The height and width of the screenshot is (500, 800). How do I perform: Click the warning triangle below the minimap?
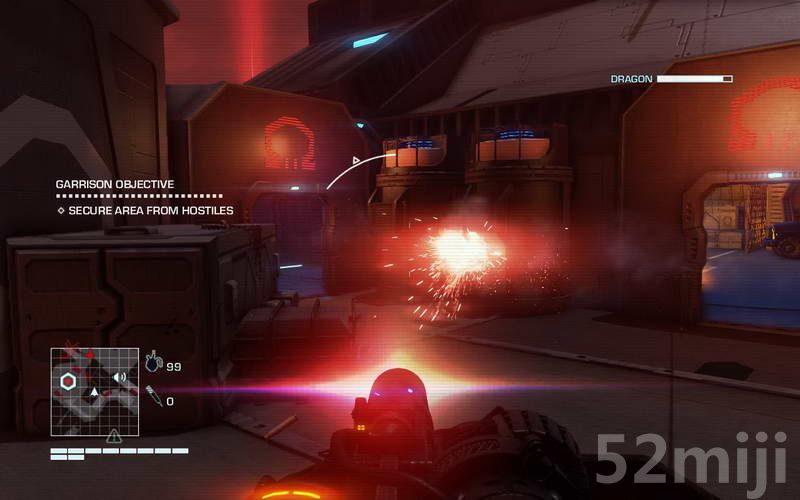(x=114, y=436)
